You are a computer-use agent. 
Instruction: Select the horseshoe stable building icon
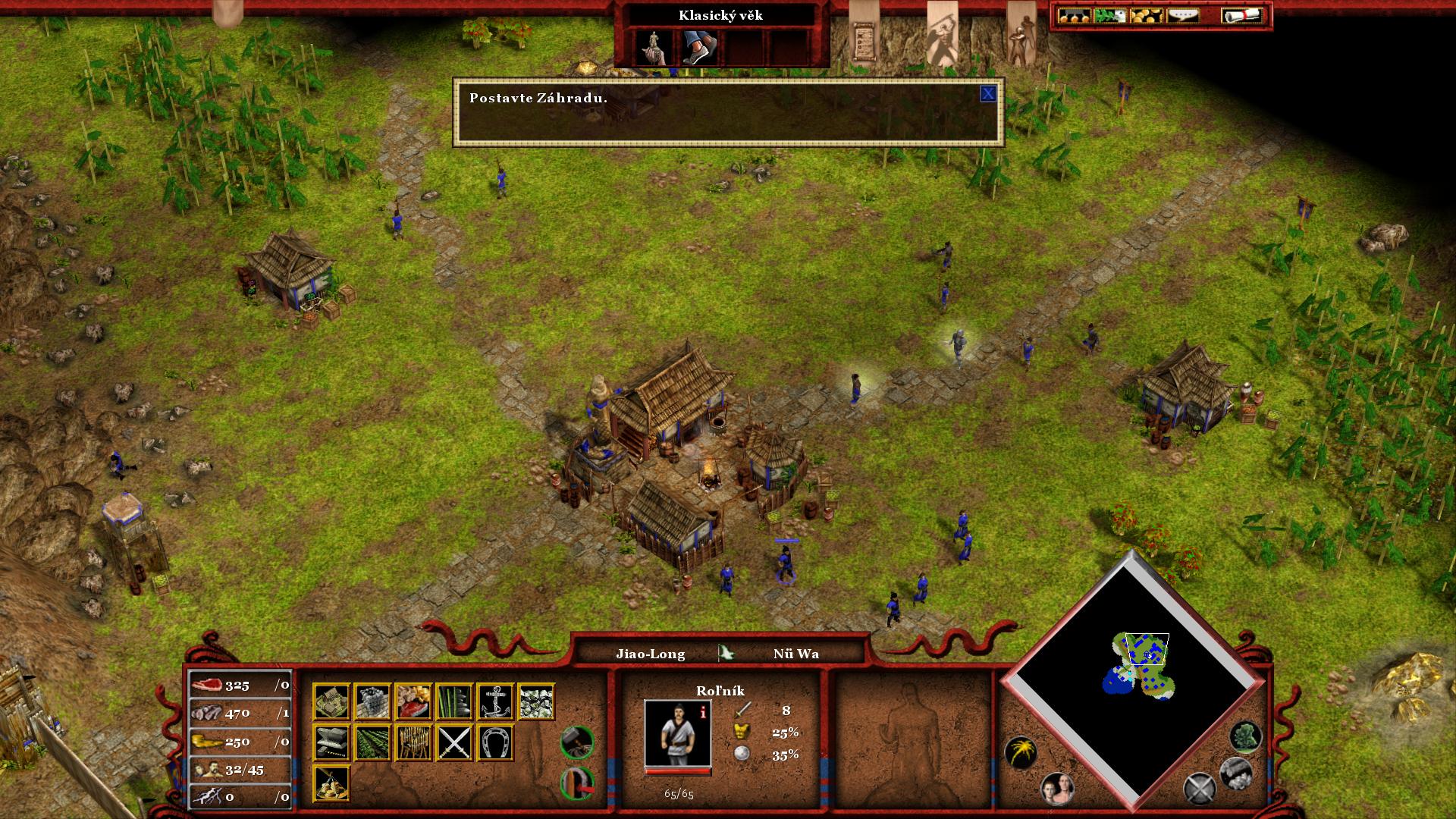[x=496, y=742]
